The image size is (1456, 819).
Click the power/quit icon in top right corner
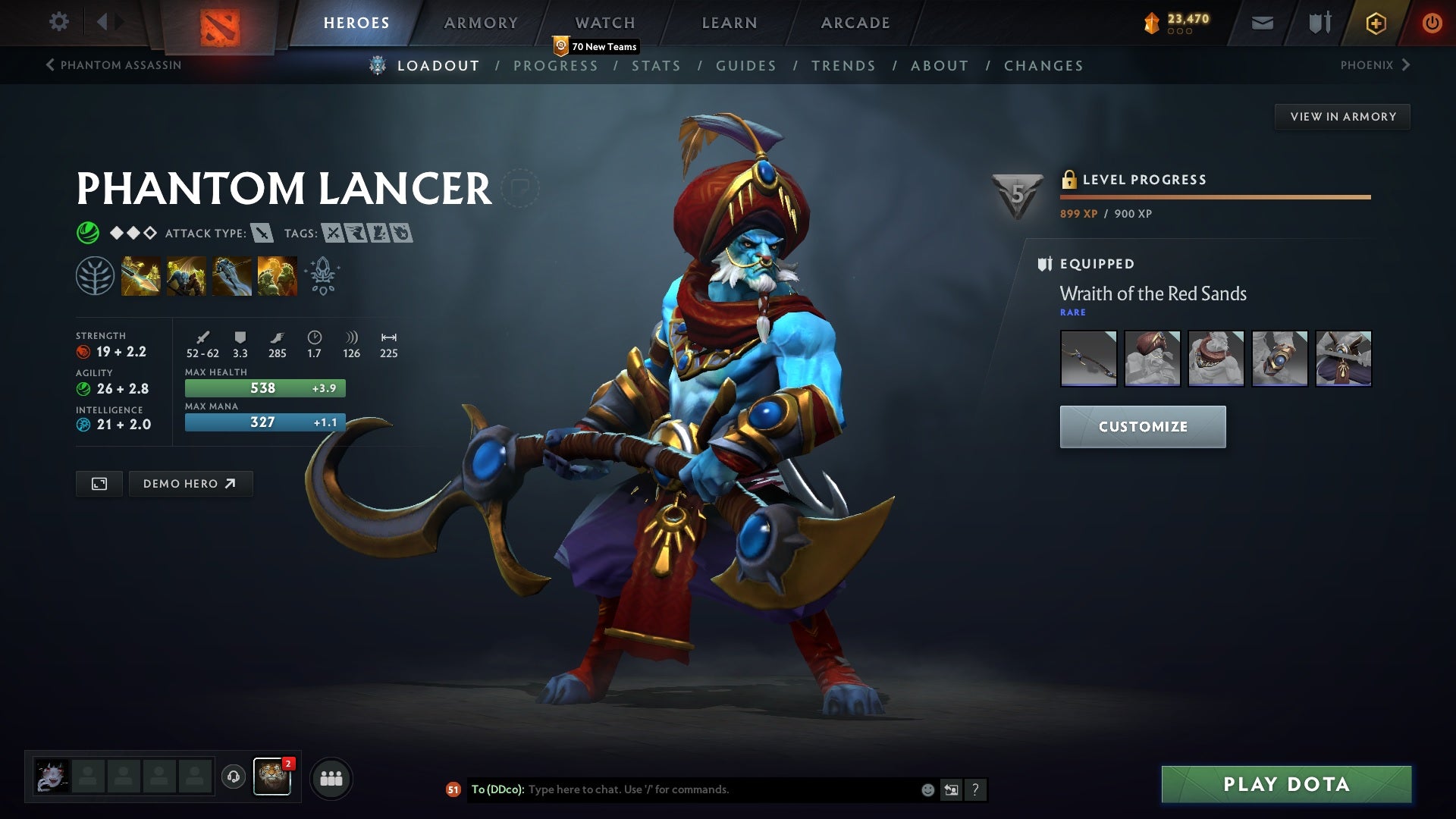tap(1432, 22)
